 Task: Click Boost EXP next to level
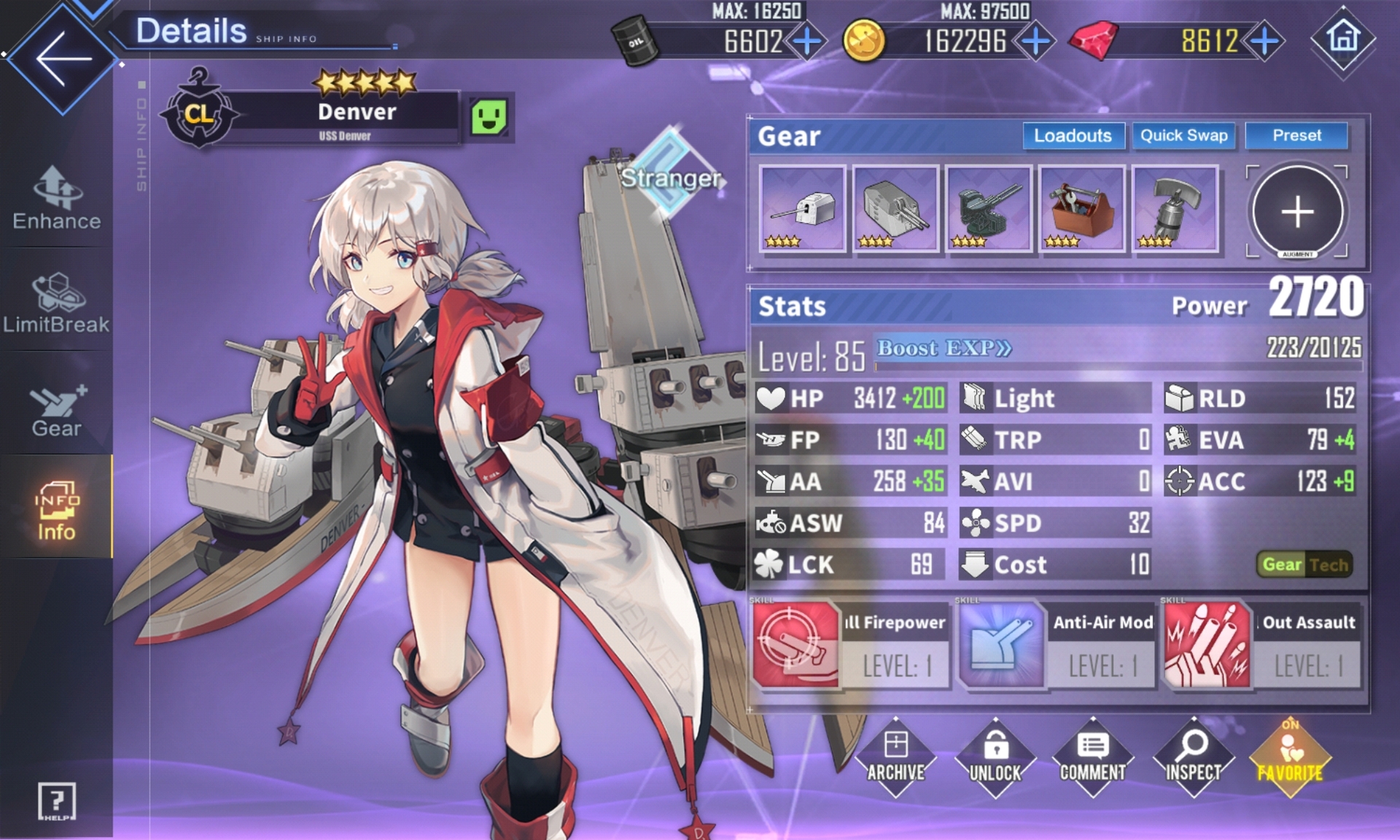coord(944,349)
